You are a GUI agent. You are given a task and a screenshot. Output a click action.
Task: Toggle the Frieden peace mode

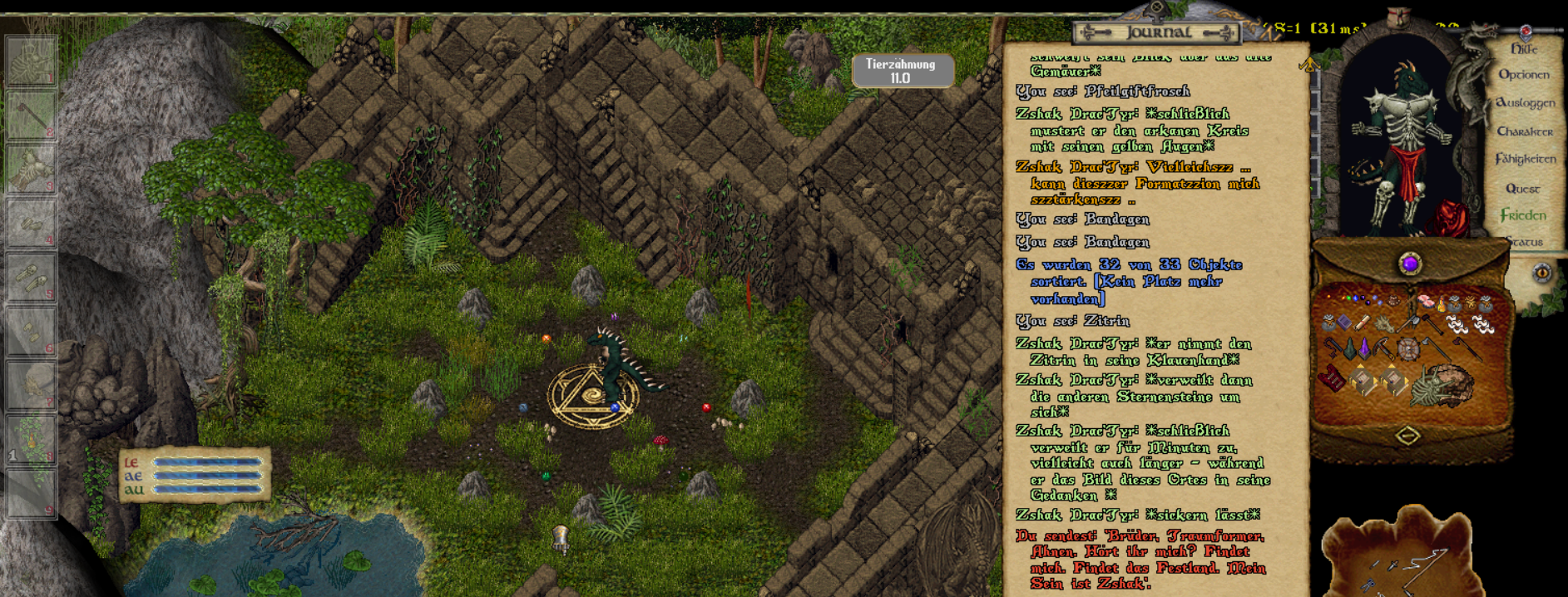[x=1523, y=215]
